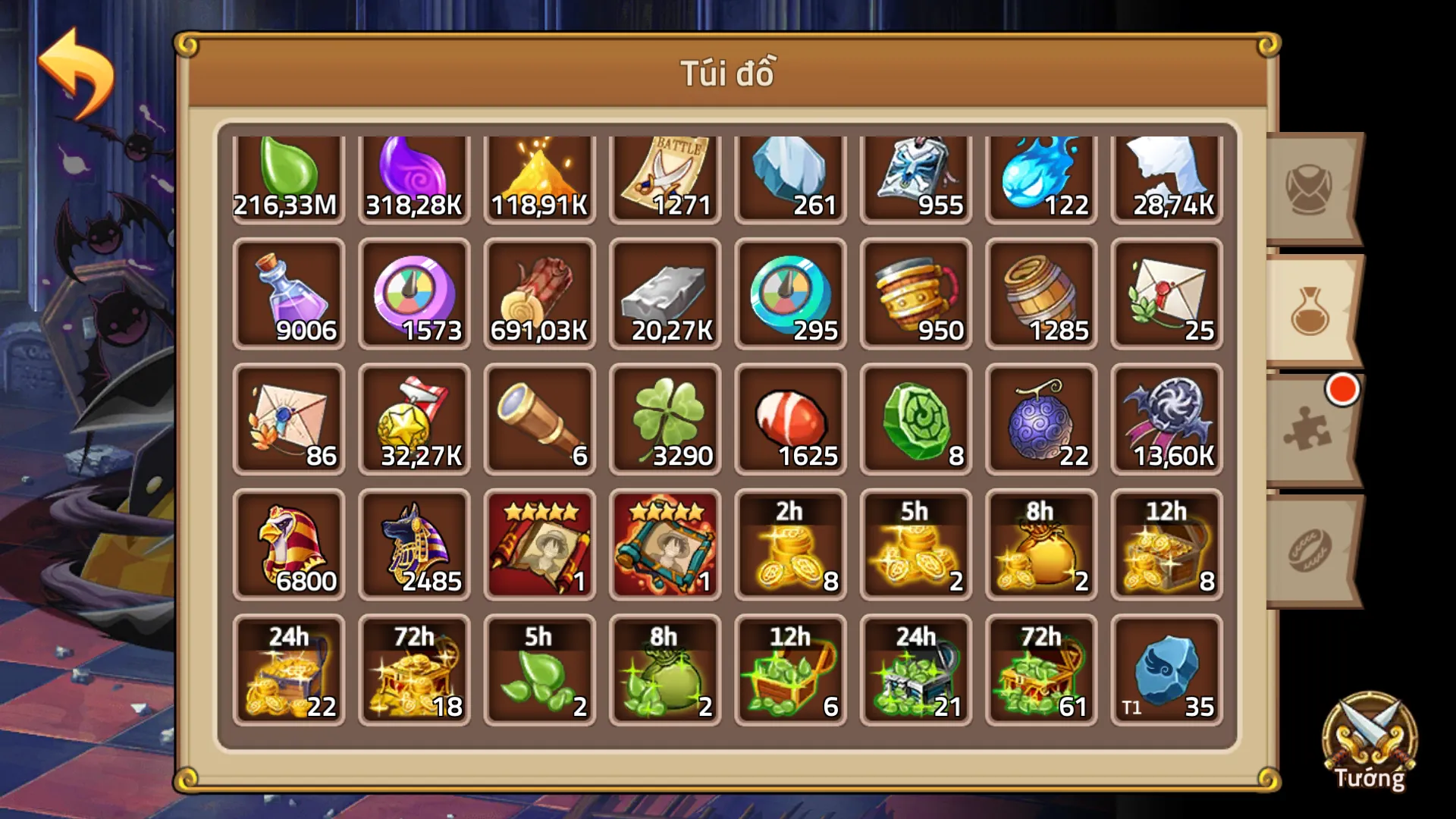The width and height of the screenshot is (1456, 819).
Task: Select the BATTLE poster item (1271)
Action: pos(664,174)
